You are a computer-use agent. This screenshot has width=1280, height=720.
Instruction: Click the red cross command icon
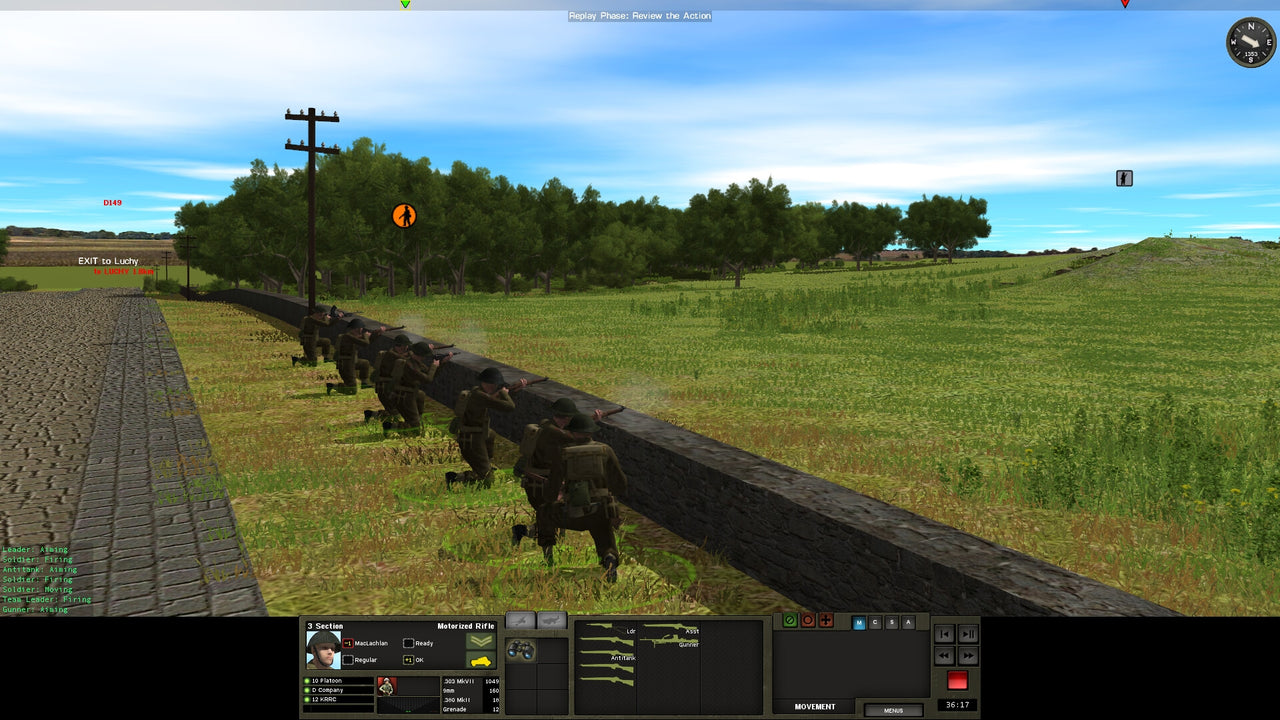826,621
